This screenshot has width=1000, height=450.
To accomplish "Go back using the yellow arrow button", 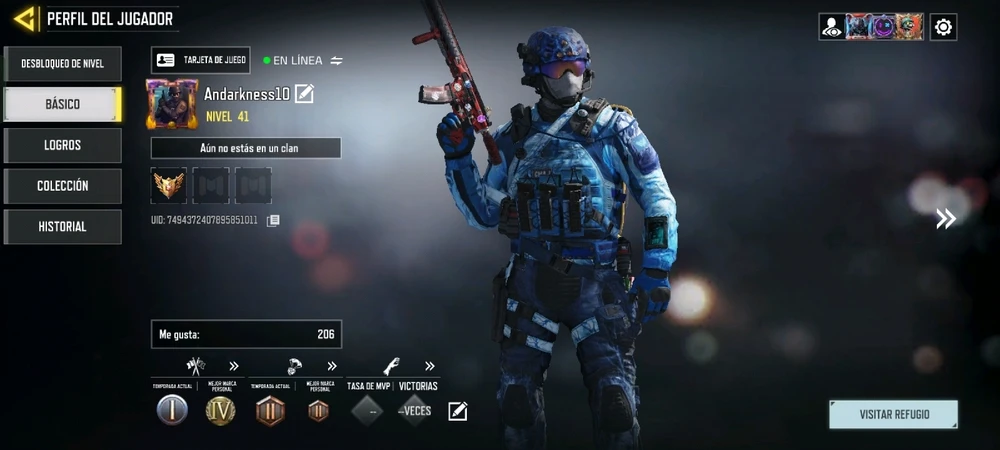I will coord(24,18).
